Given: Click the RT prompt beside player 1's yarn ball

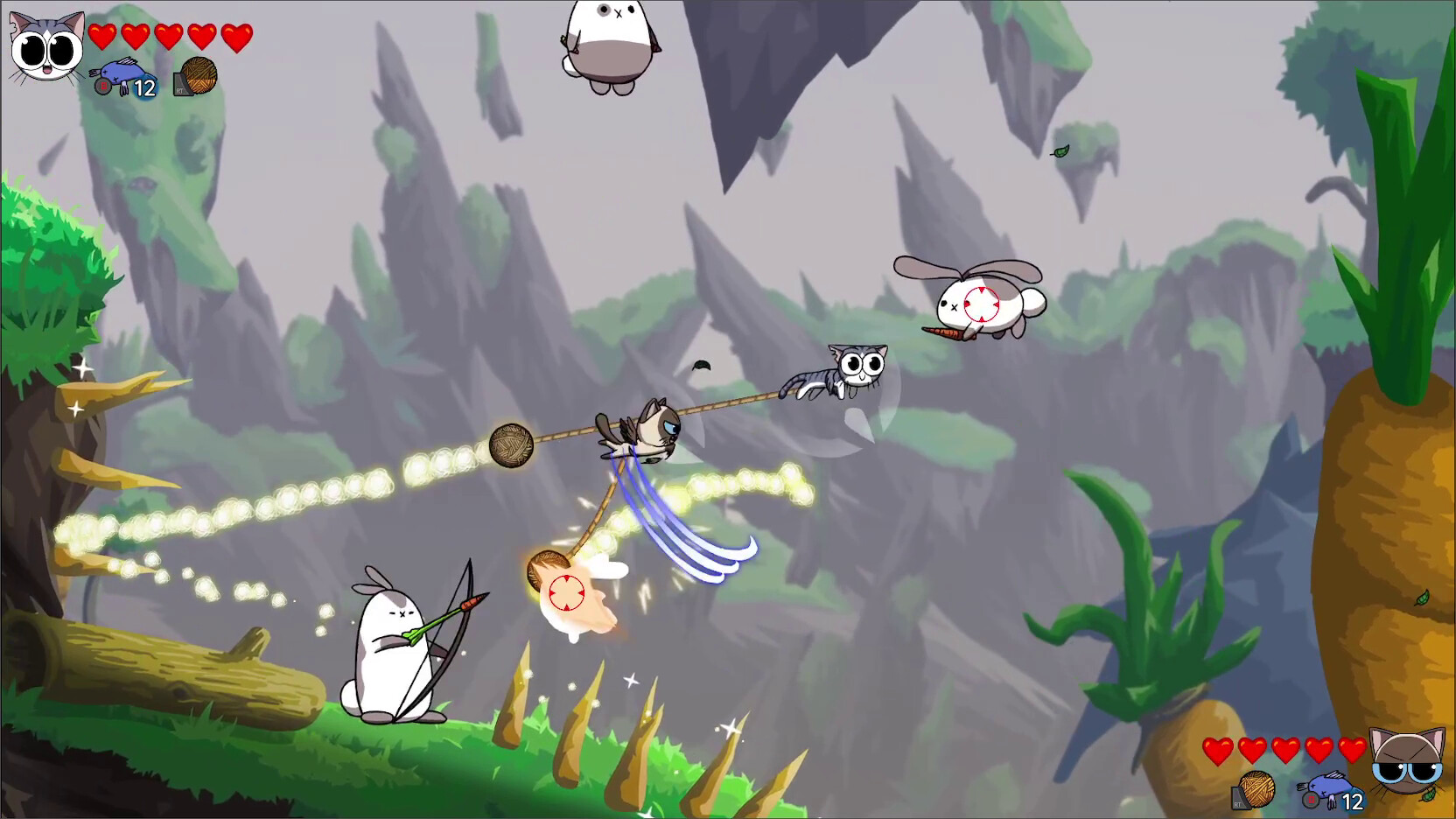Looking at the screenshot, I should [x=181, y=89].
